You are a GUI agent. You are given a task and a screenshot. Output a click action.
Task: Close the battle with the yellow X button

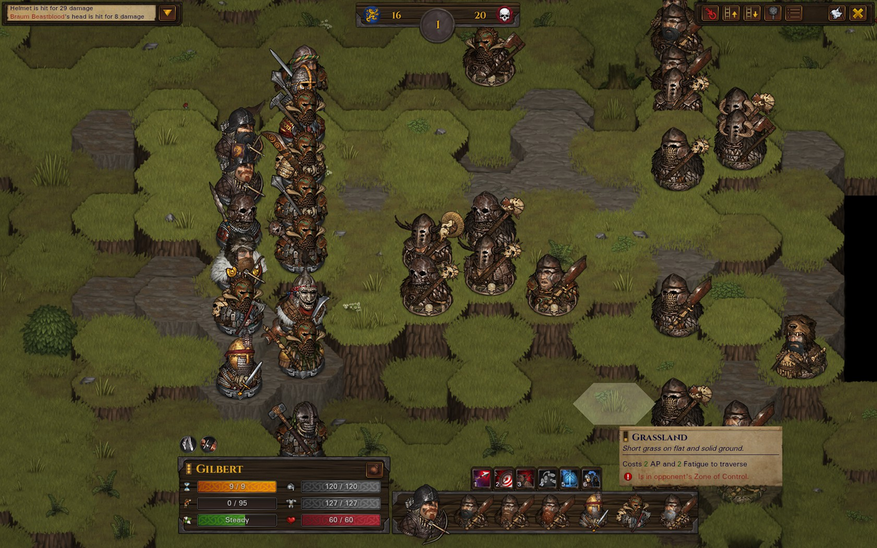857,14
